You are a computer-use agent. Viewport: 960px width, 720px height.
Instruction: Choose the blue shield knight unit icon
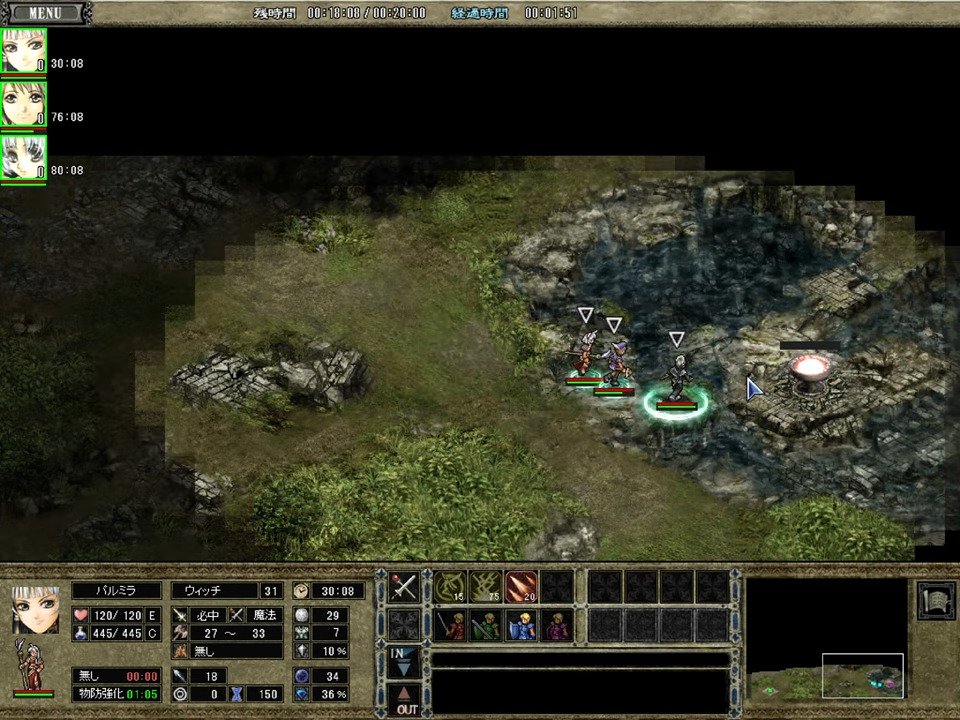tap(521, 625)
